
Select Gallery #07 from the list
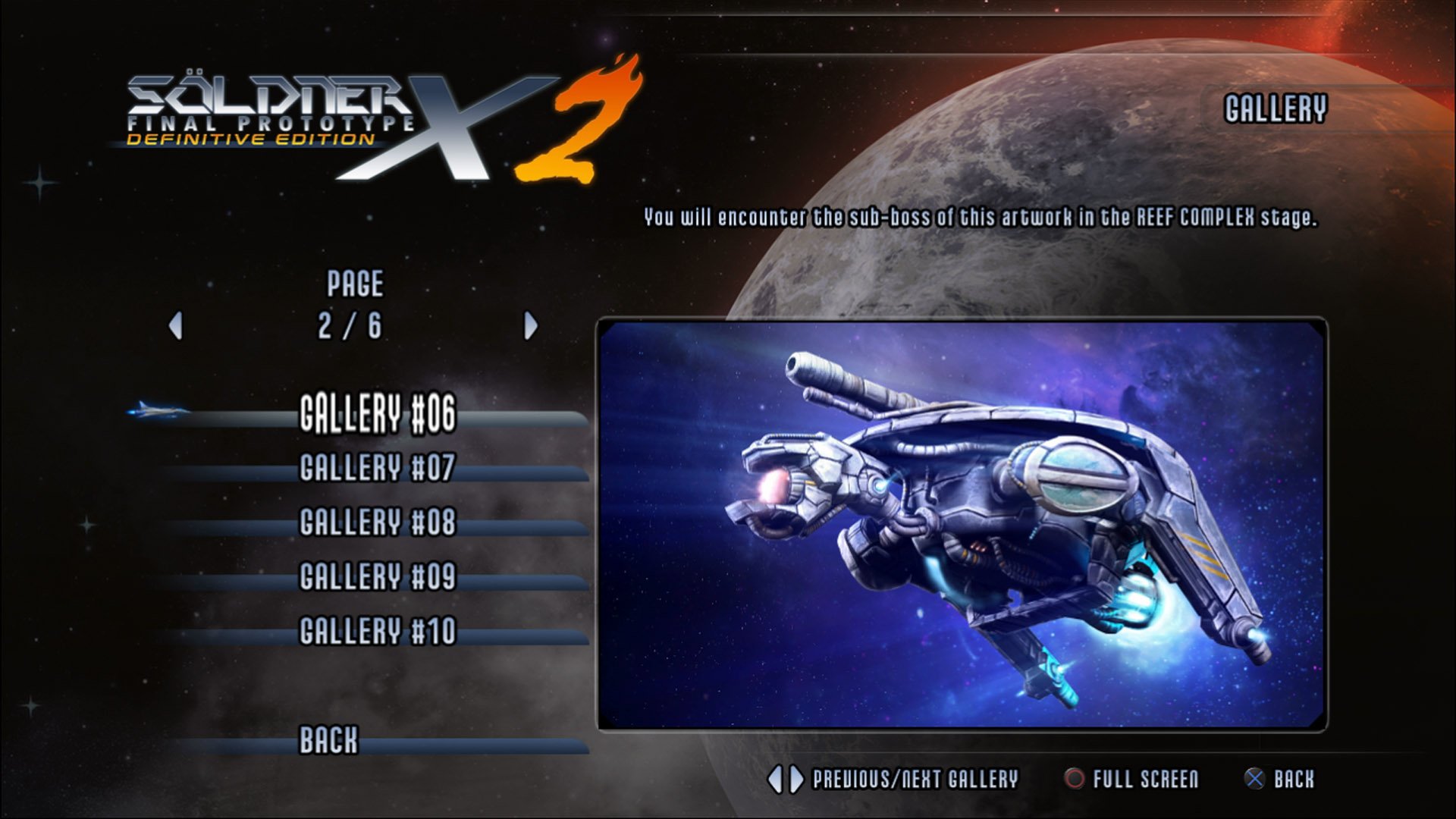(378, 471)
